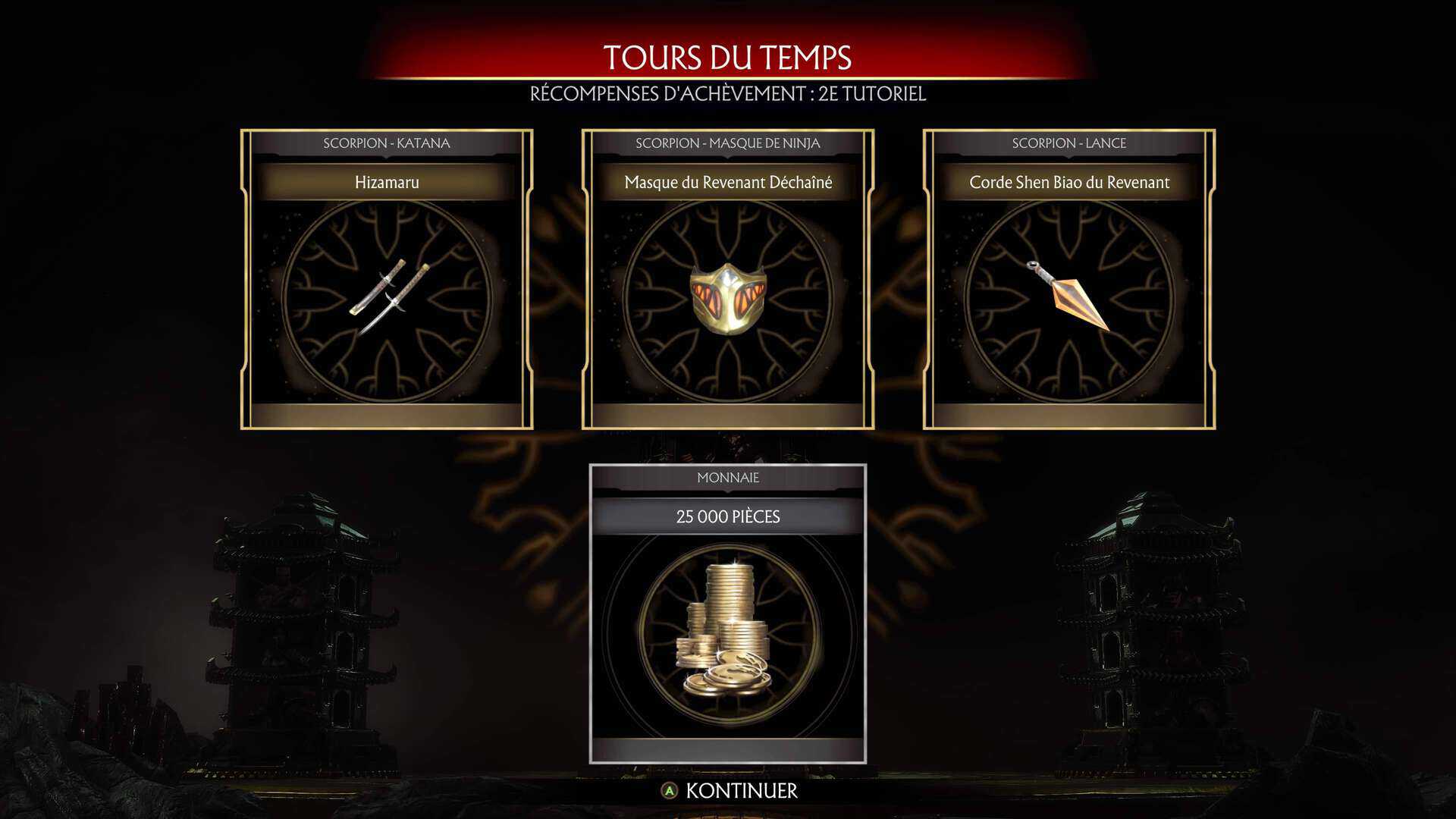This screenshot has height=819, width=1456.
Task: Continue with the Kontinuer button
Action: (x=730, y=791)
